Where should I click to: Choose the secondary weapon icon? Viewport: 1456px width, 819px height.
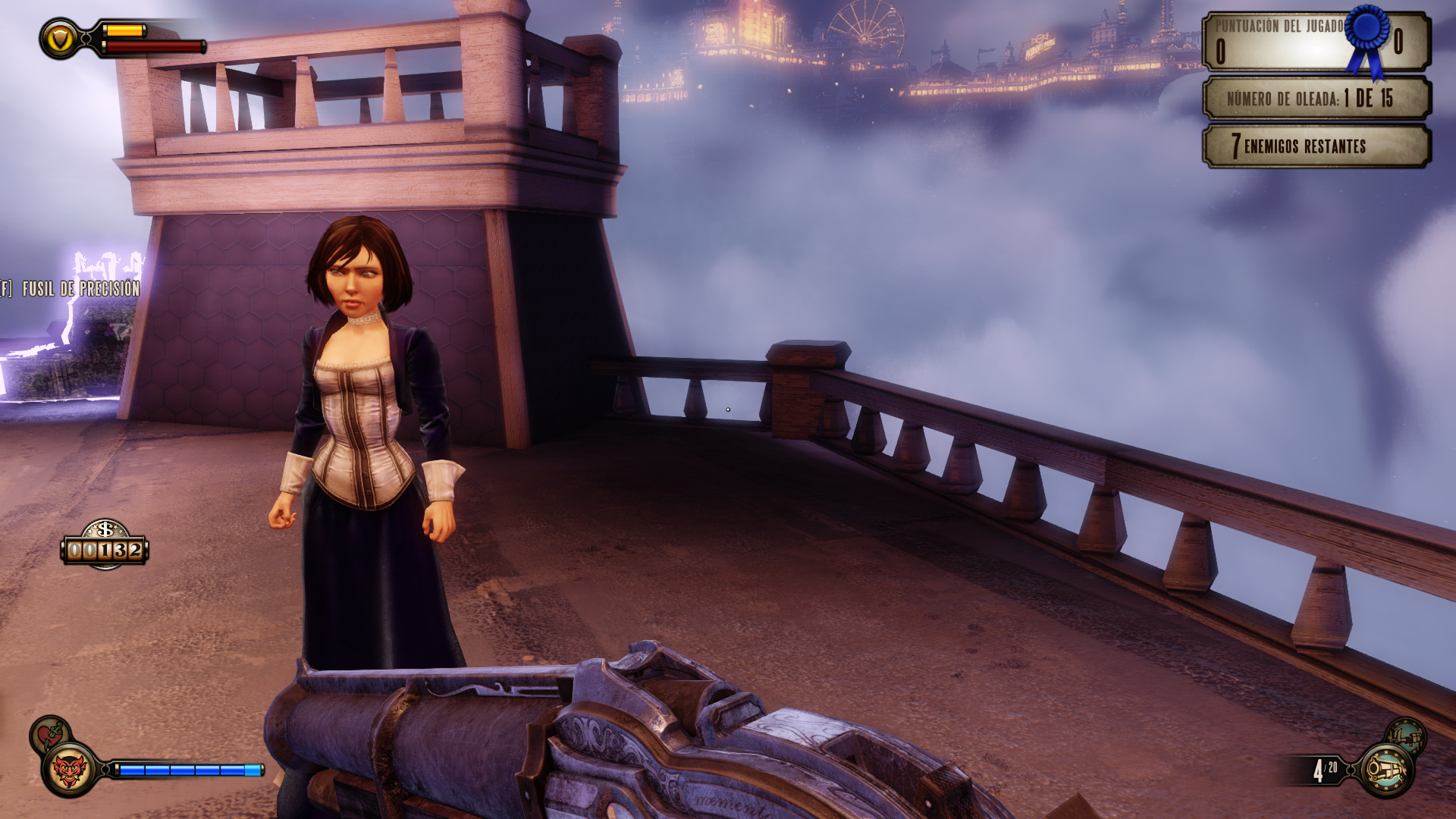(x=1406, y=736)
